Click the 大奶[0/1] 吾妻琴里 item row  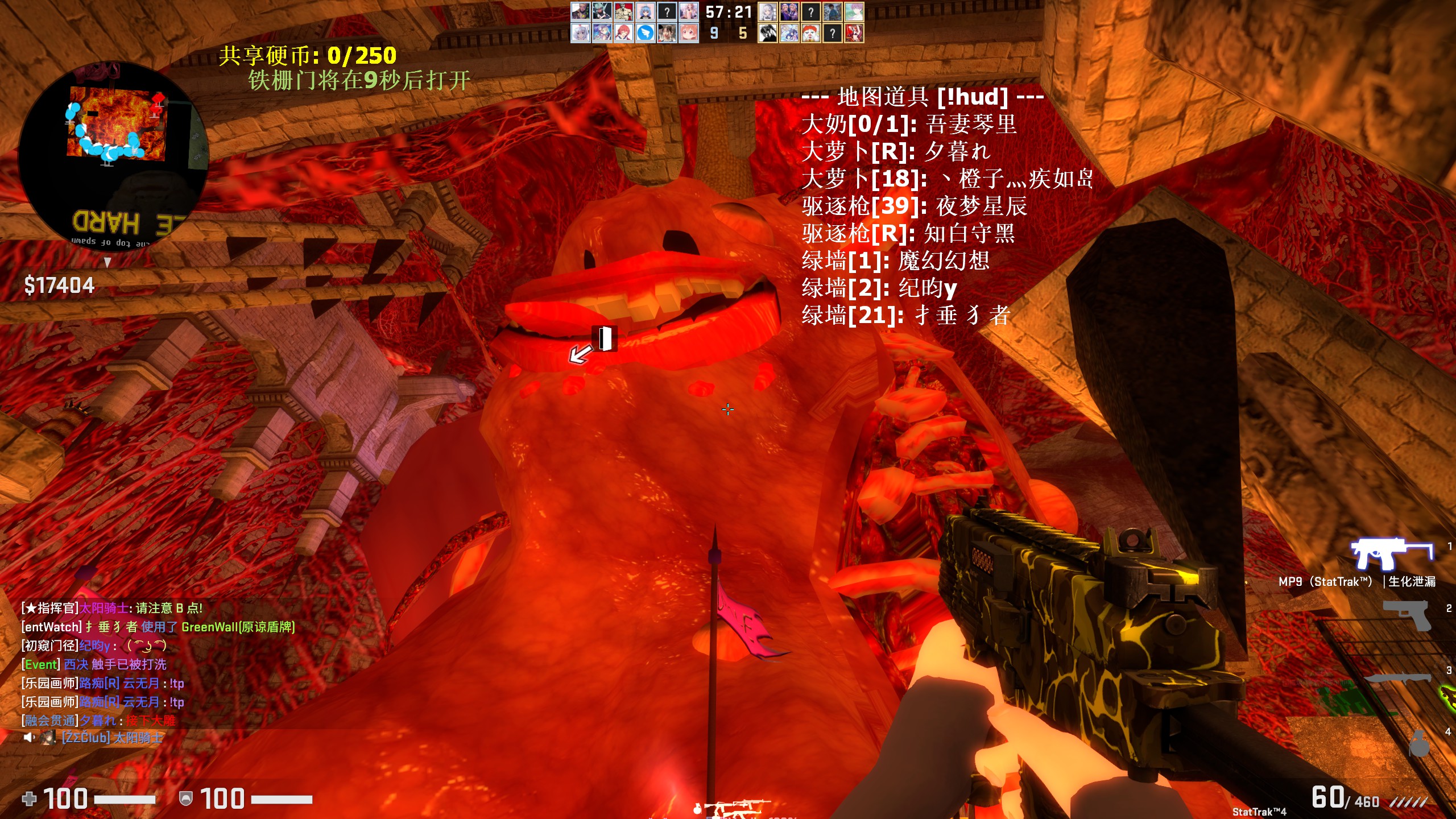[908, 124]
